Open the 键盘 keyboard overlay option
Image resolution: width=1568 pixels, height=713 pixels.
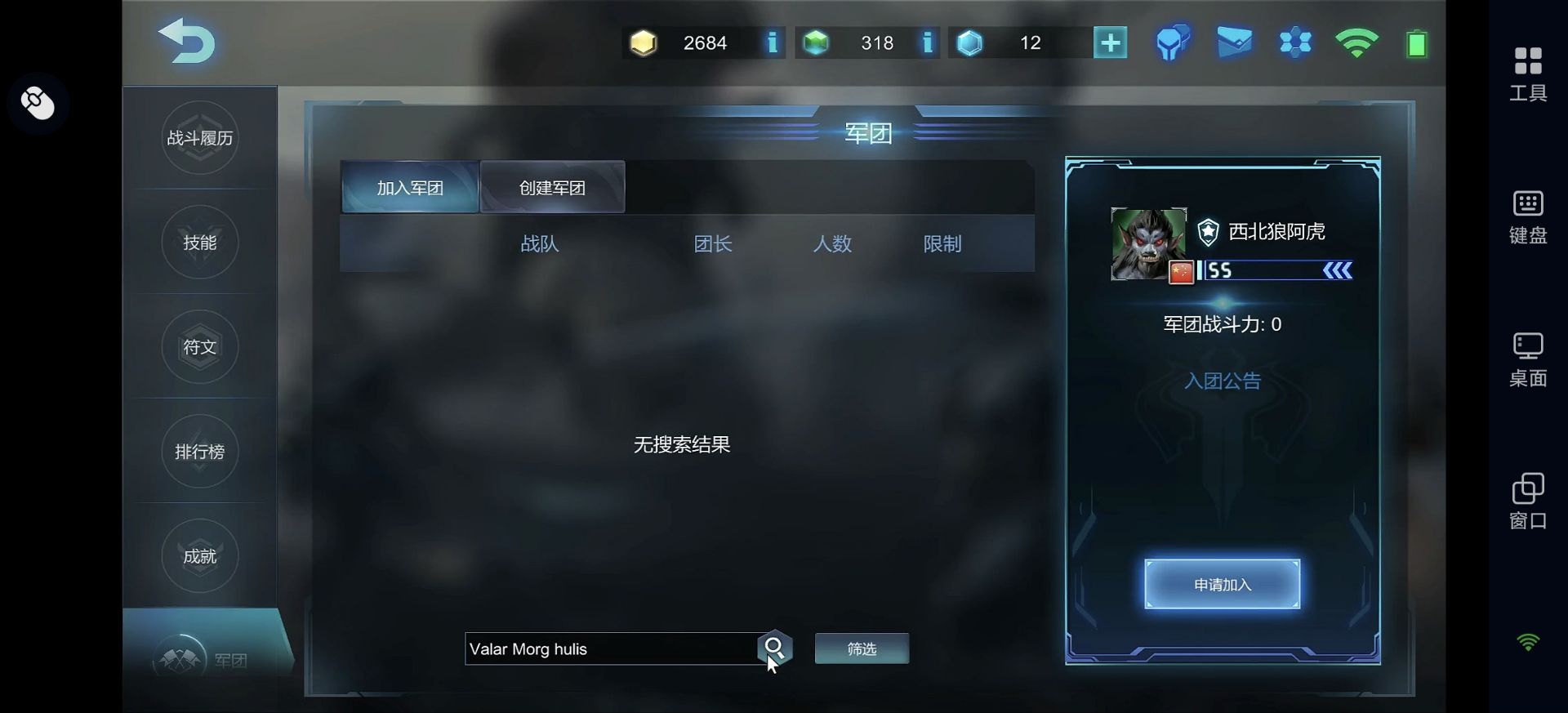point(1527,216)
